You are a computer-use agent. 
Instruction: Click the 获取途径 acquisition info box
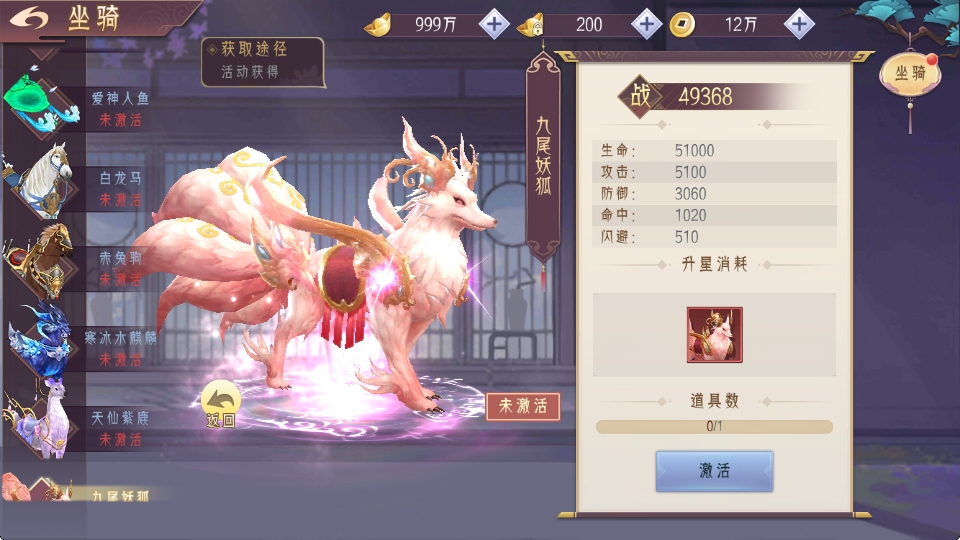tap(263, 61)
